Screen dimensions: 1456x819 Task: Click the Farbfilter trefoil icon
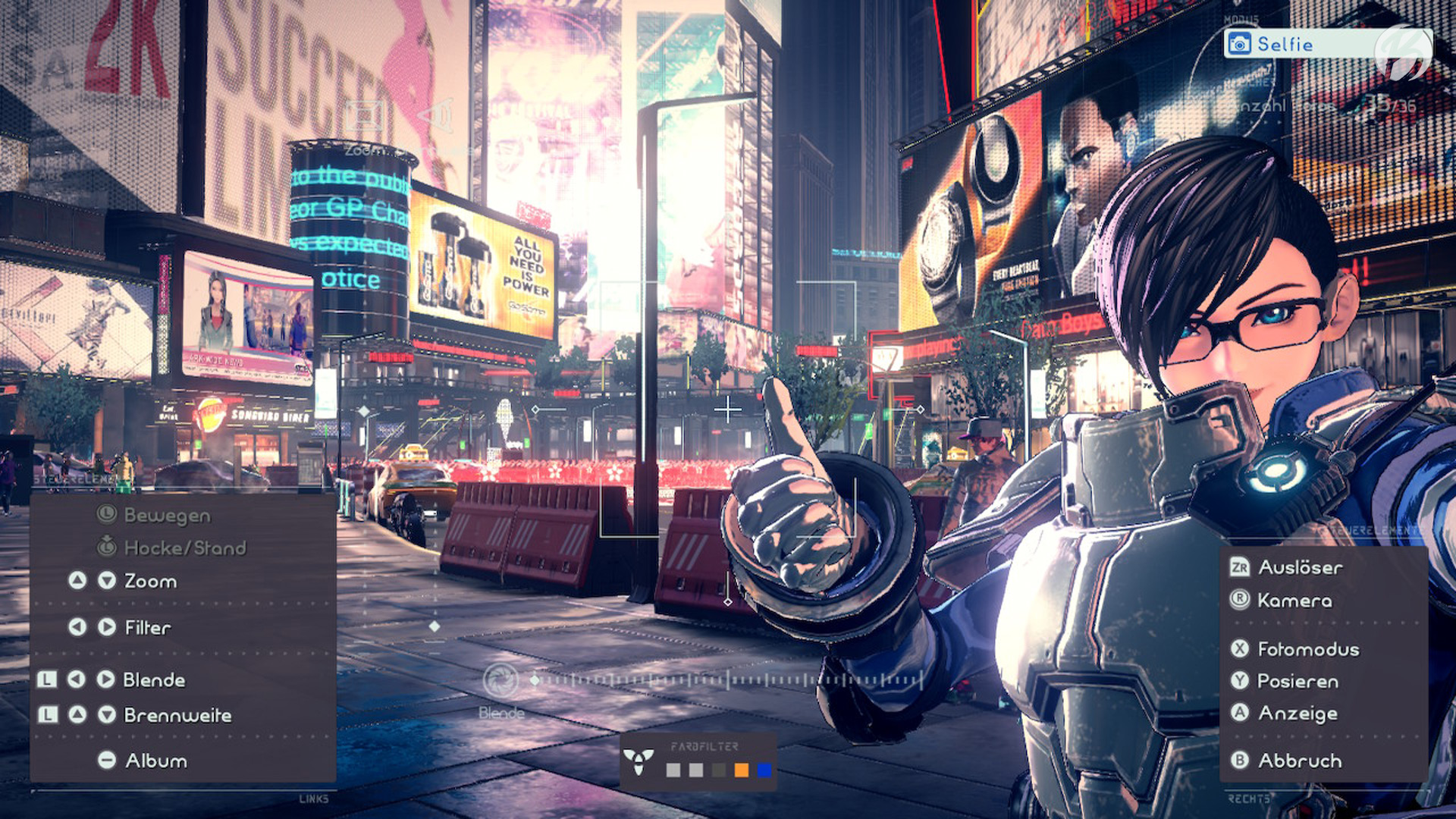pos(639,761)
